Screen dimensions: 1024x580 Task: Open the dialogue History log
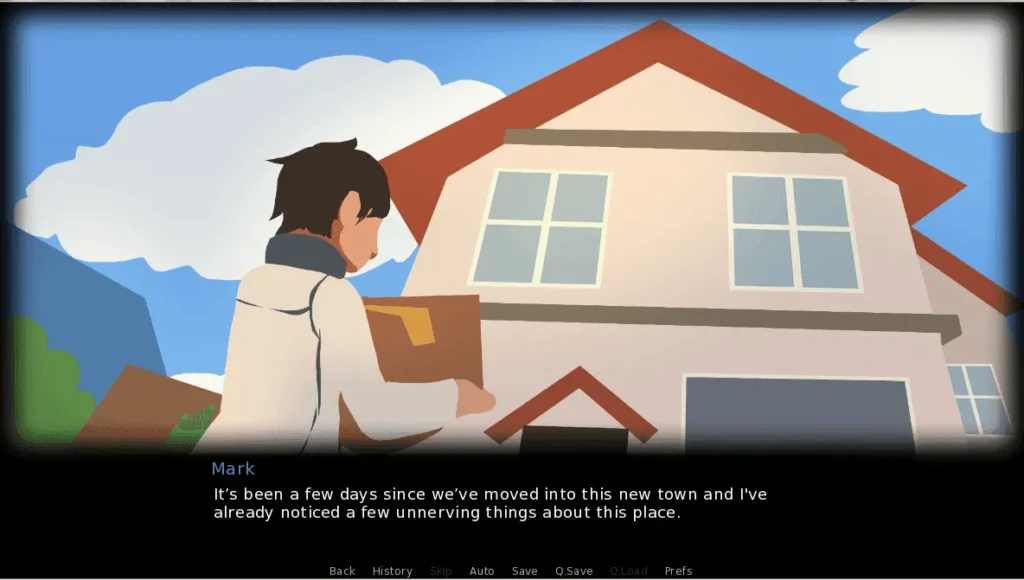tap(392, 571)
